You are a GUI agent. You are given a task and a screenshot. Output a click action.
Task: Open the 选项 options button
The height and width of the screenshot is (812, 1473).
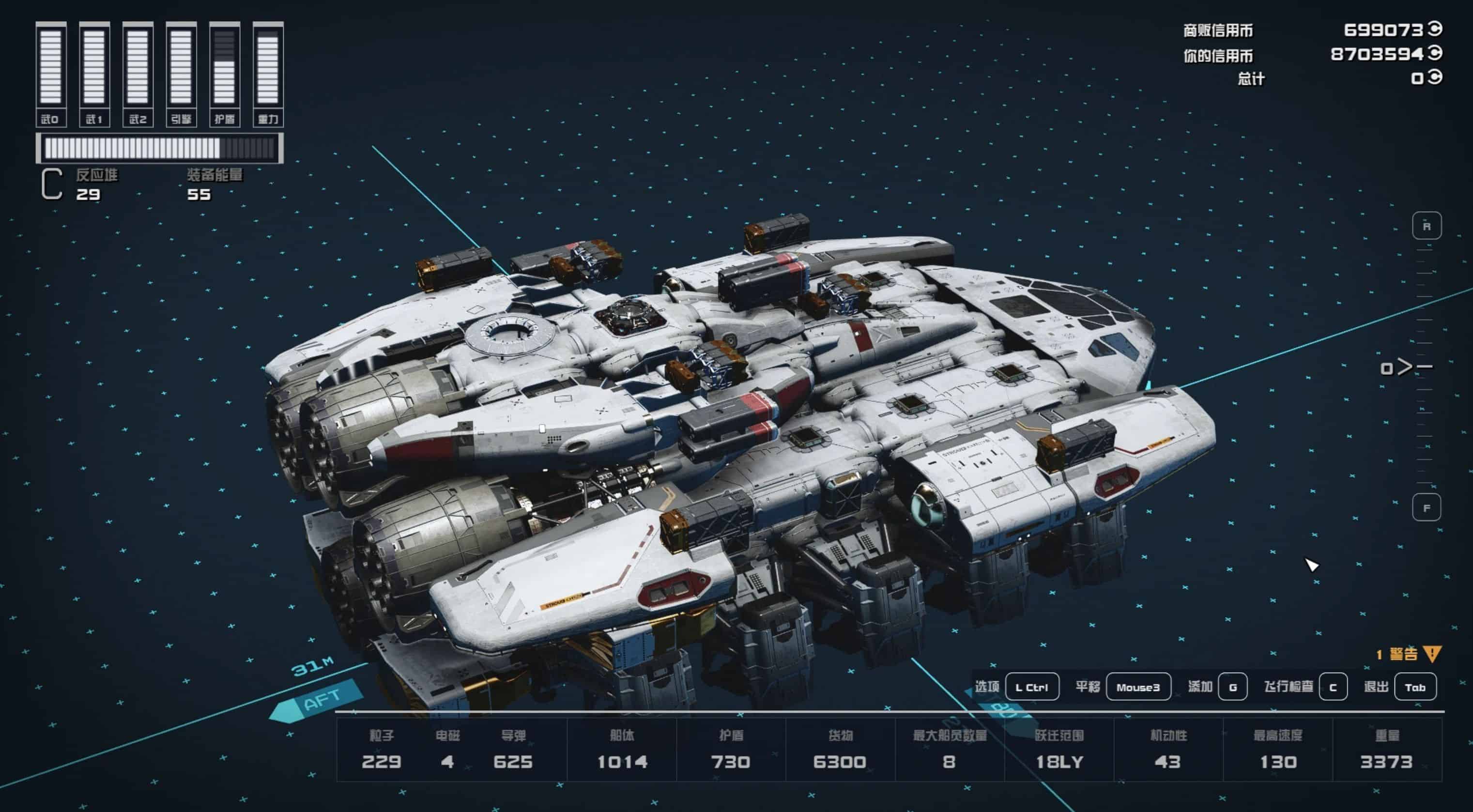(x=1031, y=687)
